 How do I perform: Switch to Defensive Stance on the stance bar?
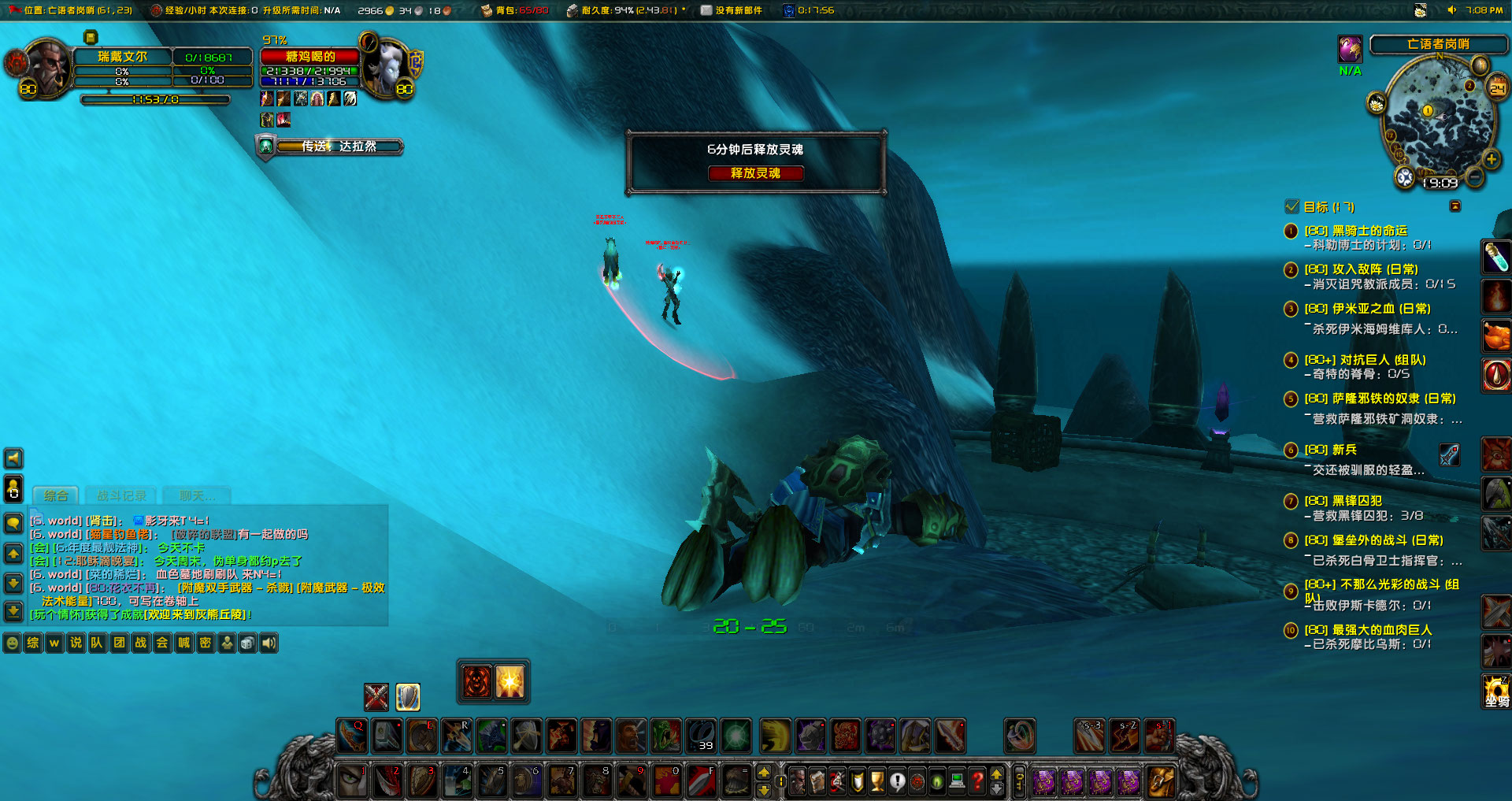[408, 697]
